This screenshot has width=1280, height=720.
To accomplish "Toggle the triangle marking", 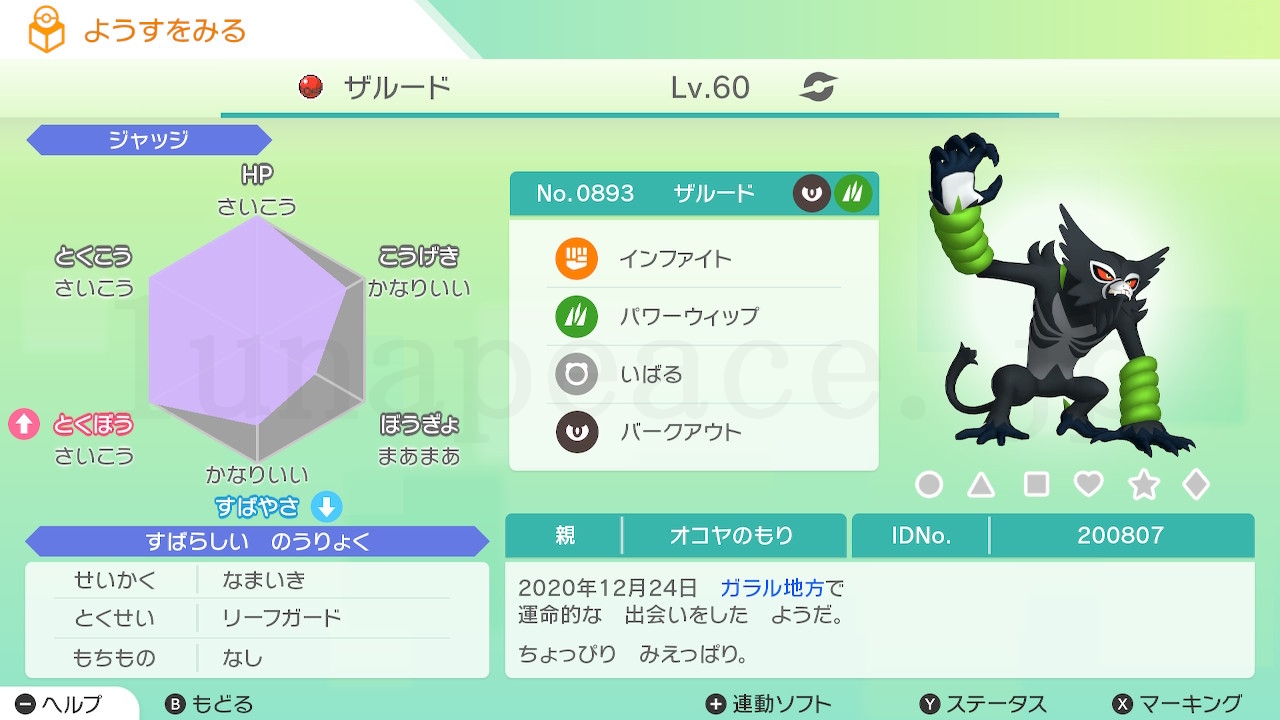I will click(981, 485).
